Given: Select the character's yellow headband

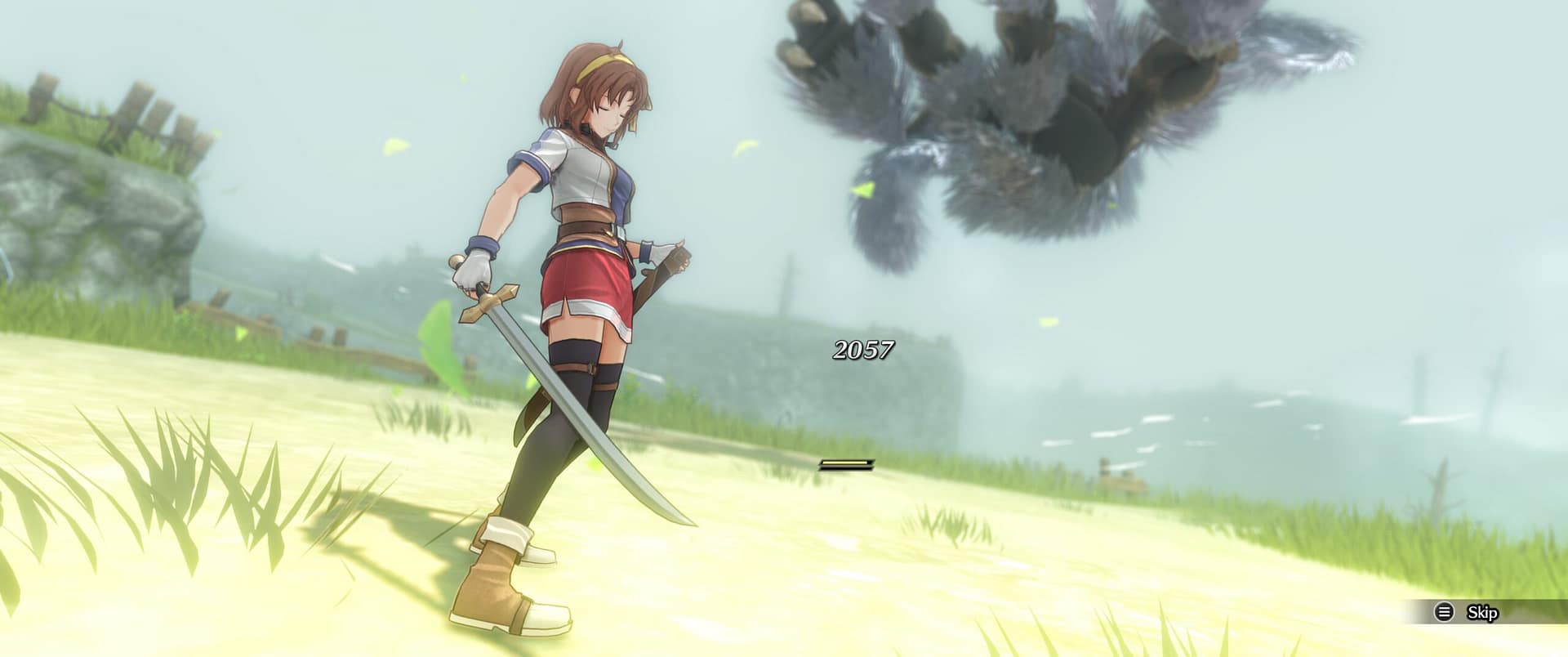Looking at the screenshot, I should pyautogui.click(x=606, y=61).
